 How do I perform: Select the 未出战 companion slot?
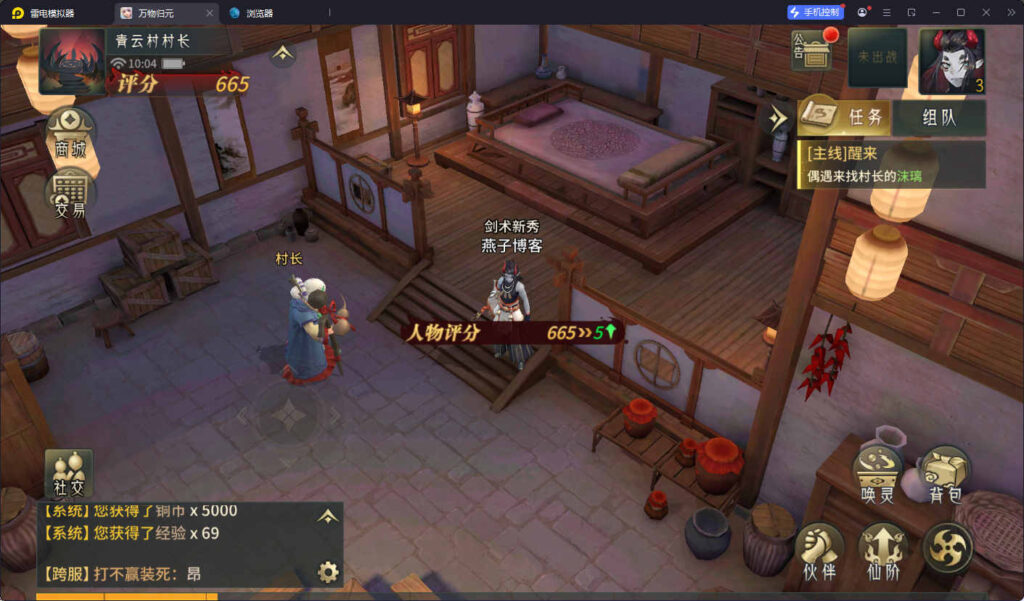click(877, 58)
